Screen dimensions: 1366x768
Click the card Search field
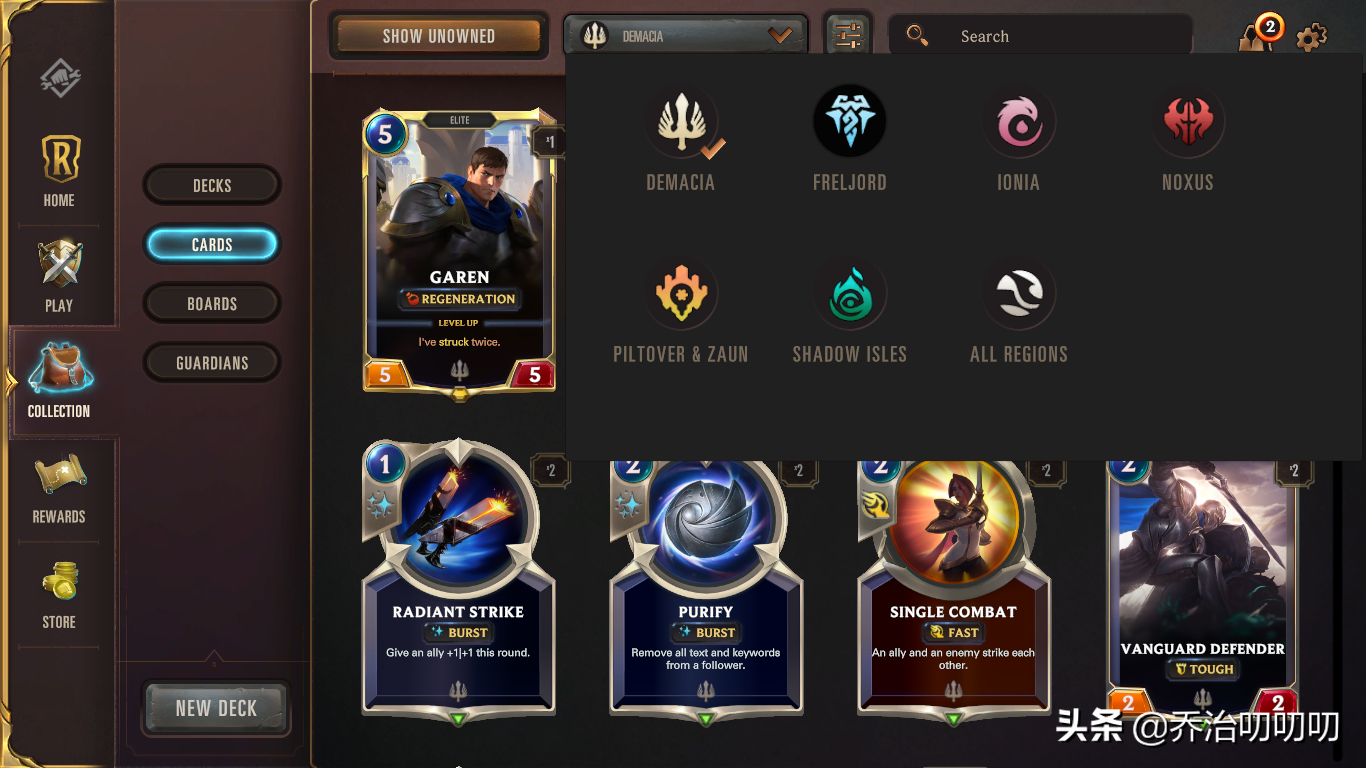pyautogui.click(x=1040, y=36)
